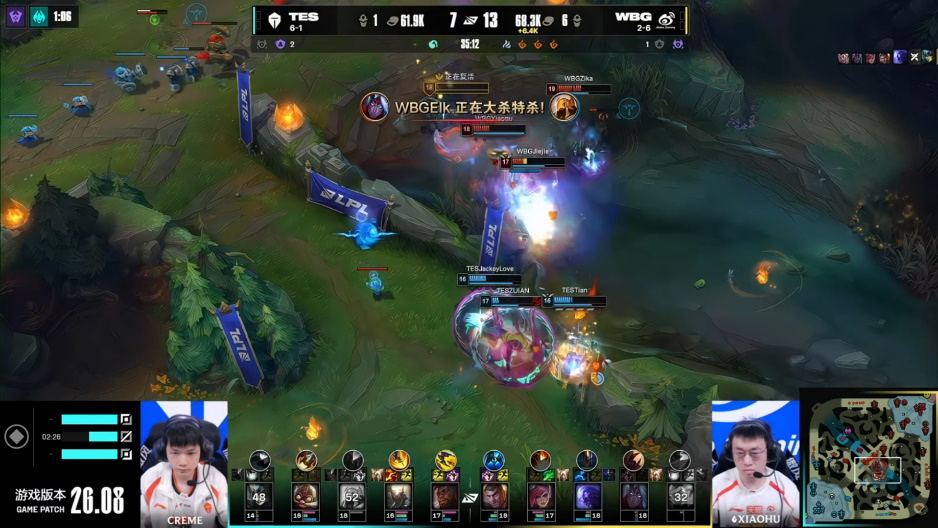This screenshot has height=528, width=938.
Task: Click the TES team logo on scoreboard
Action: click(270, 19)
